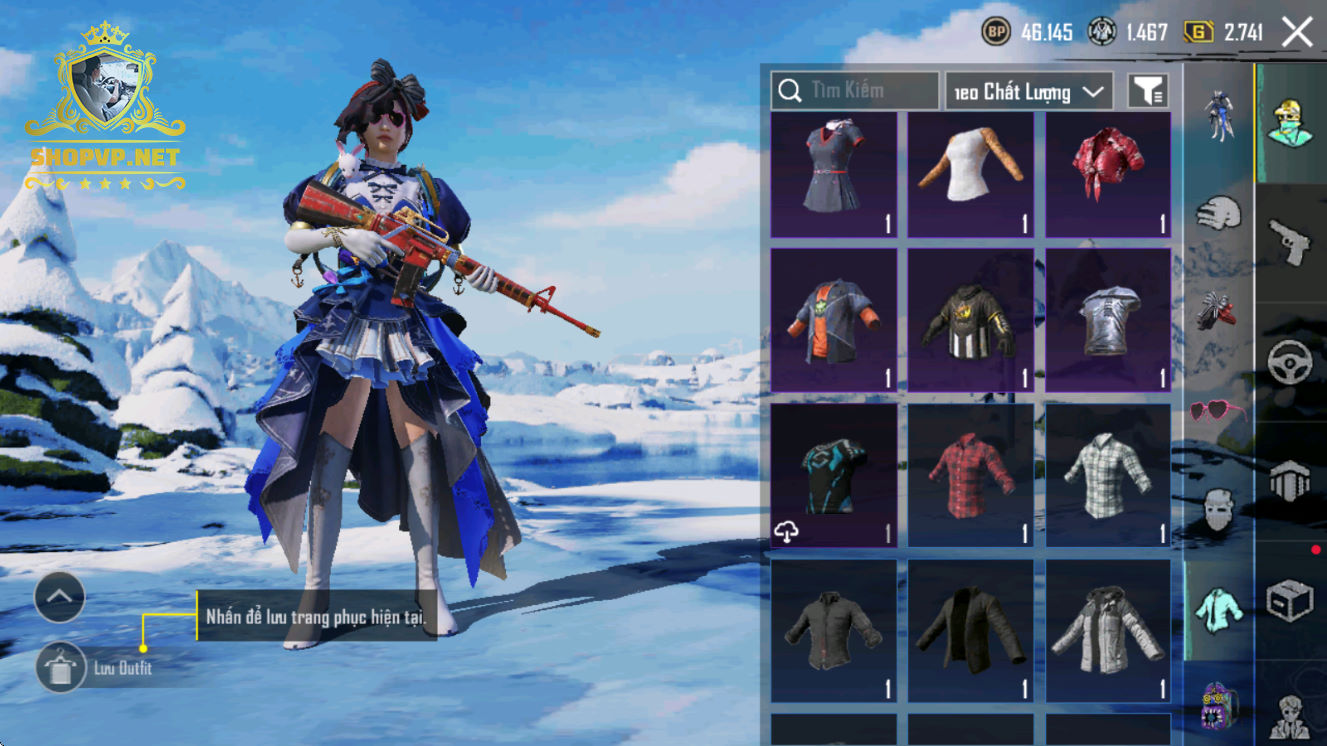1327x746 pixels.
Task: Switch to the pistol weapons tab
Action: coord(1289,240)
